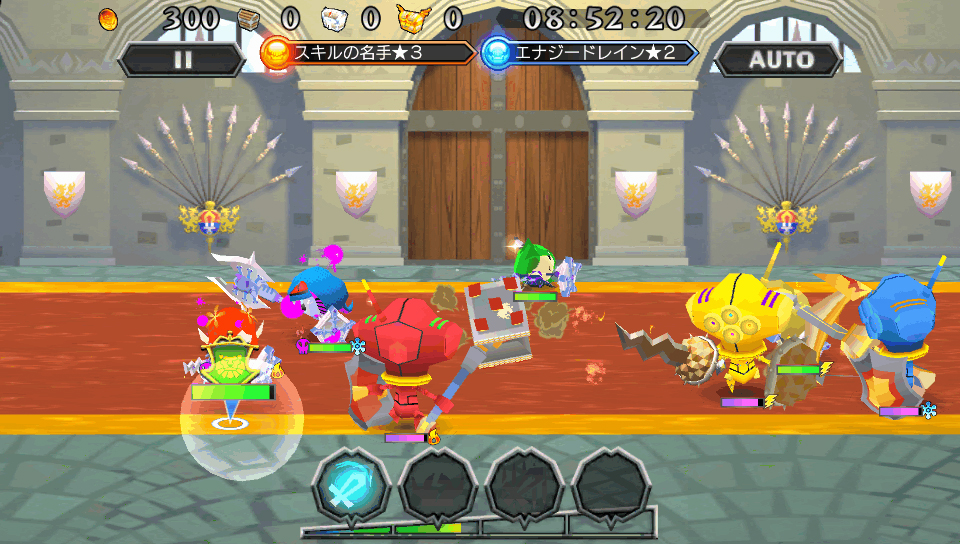The width and height of the screenshot is (960, 544).
Task: Tap the orange スキルの名手★3 skill badge
Action: (368, 52)
